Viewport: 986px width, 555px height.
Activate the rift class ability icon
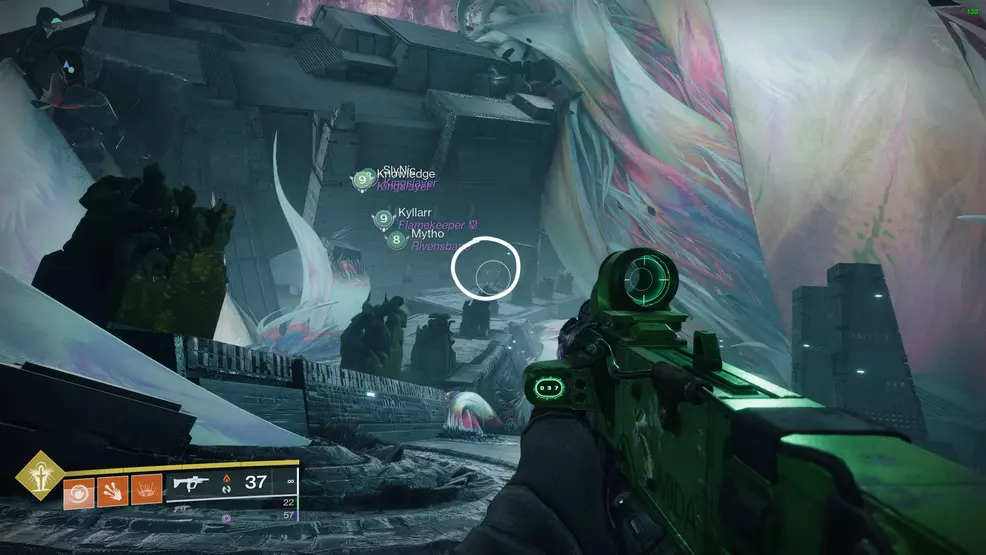coord(146,491)
